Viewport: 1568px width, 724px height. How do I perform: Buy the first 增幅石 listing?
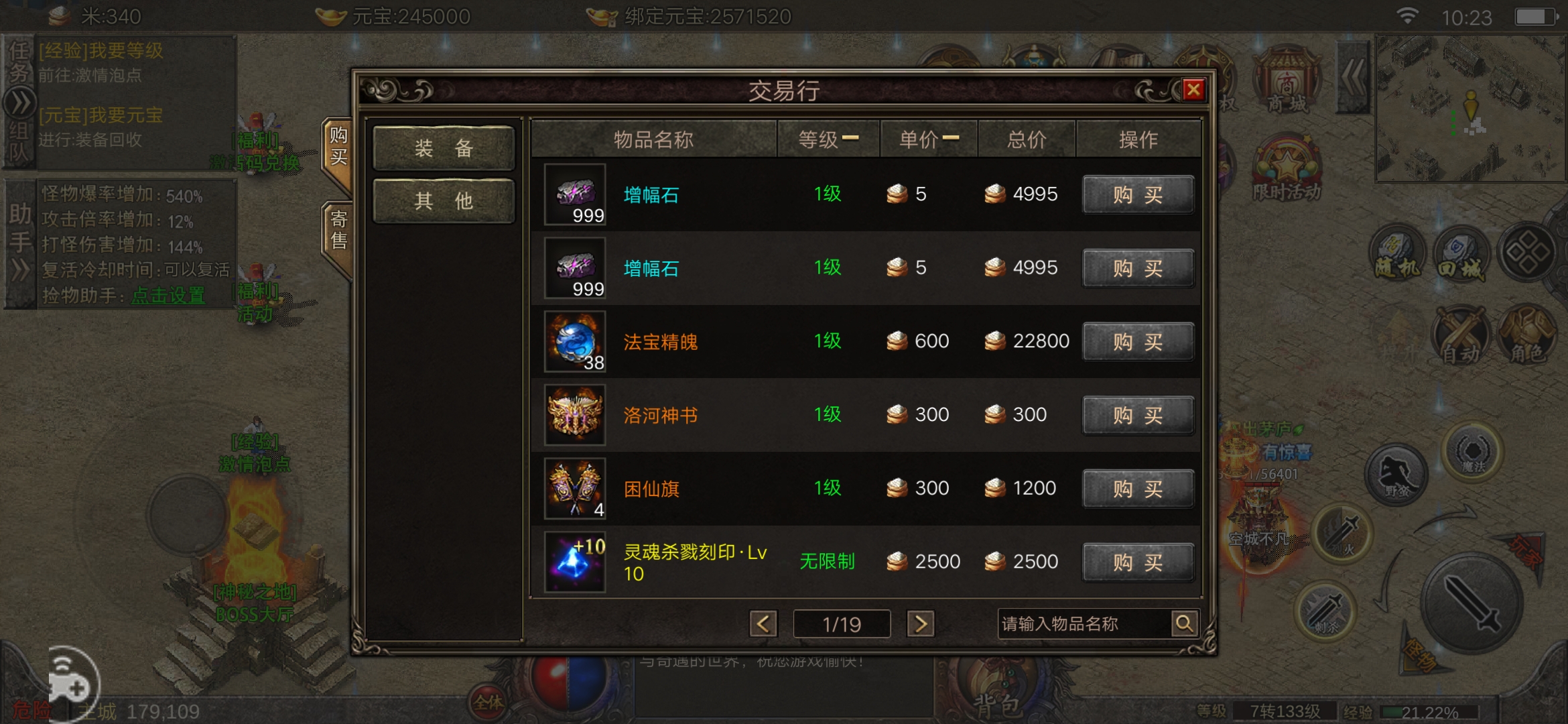(1137, 194)
